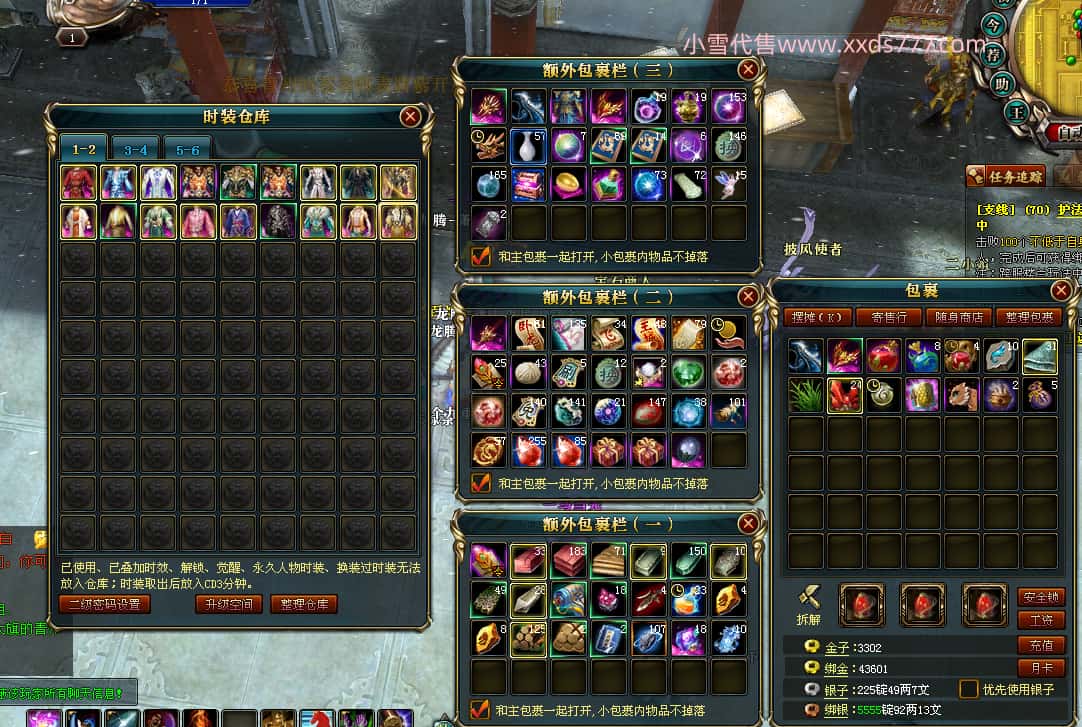Close the 包裹 inventory window
1082x727 pixels.
pos(1062,290)
